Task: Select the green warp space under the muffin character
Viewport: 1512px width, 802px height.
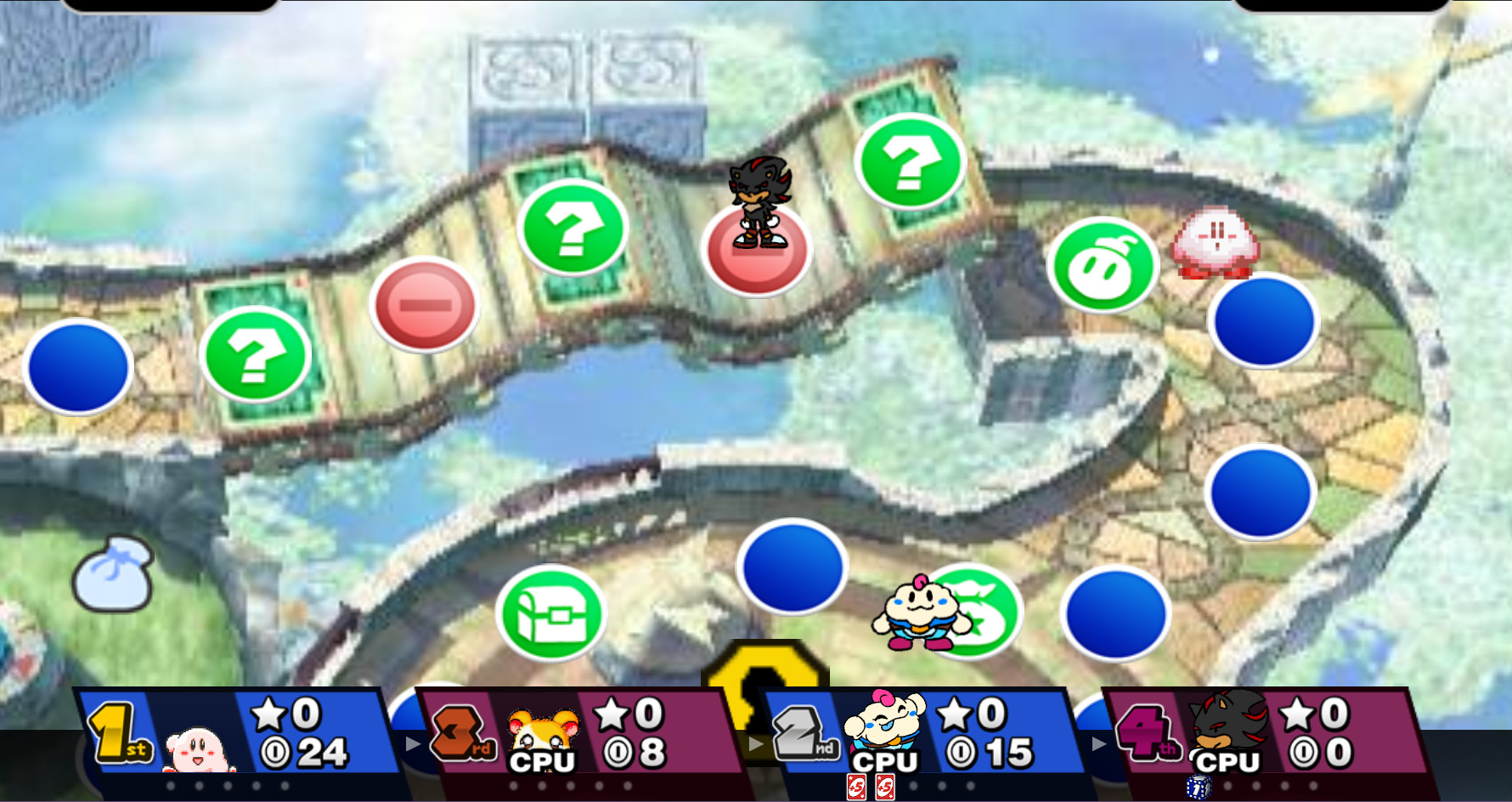Action: (979, 612)
